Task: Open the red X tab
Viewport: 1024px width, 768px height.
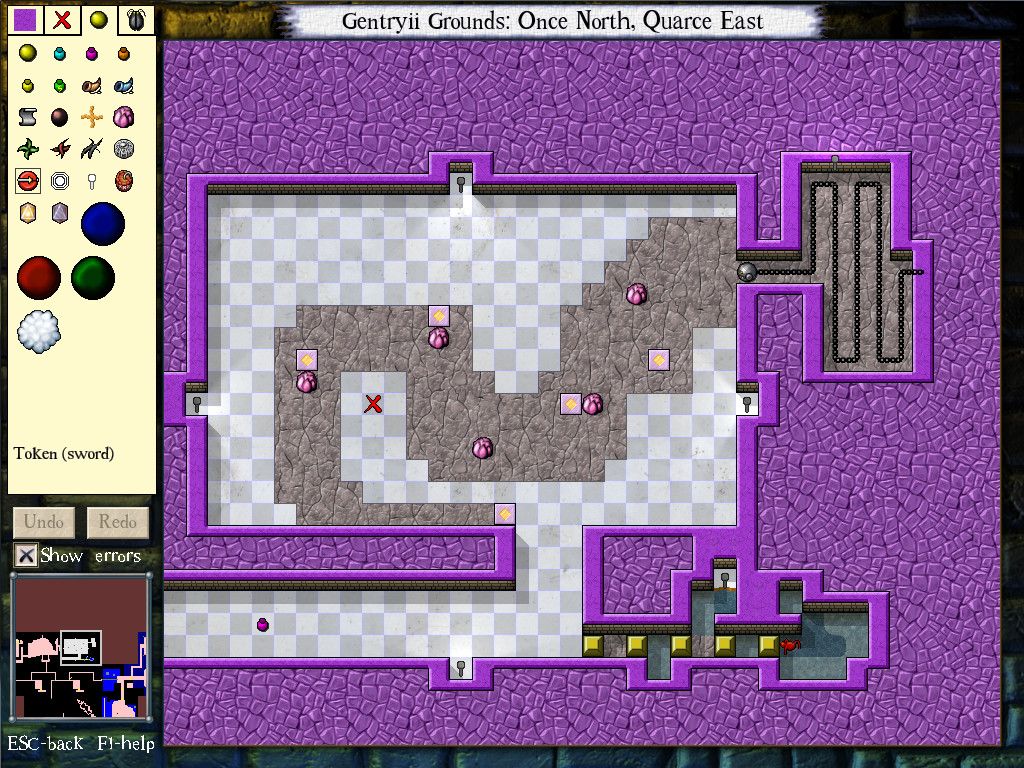Action: (63, 19)
